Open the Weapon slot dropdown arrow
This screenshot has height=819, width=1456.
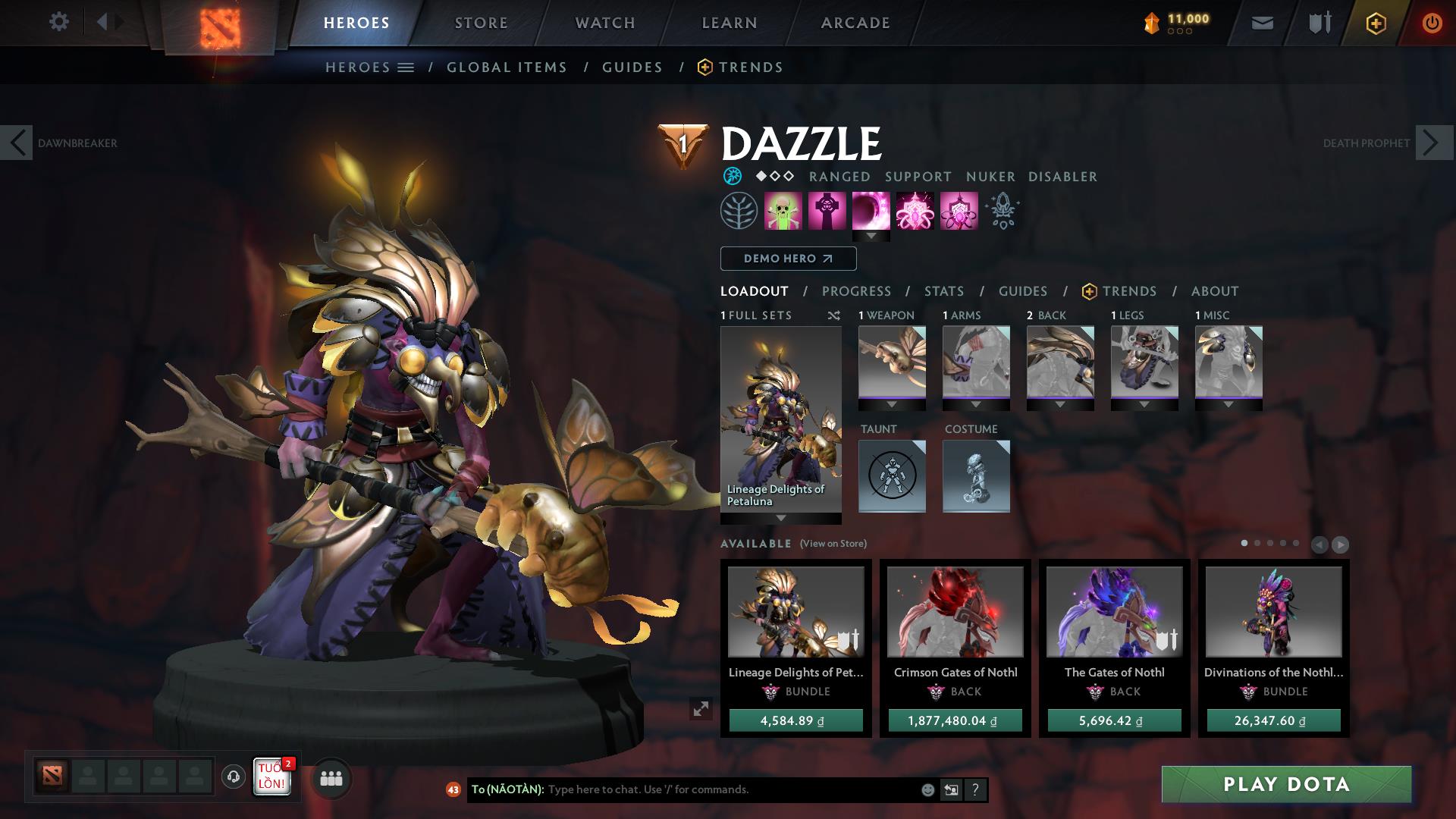[x=892, y=404]
